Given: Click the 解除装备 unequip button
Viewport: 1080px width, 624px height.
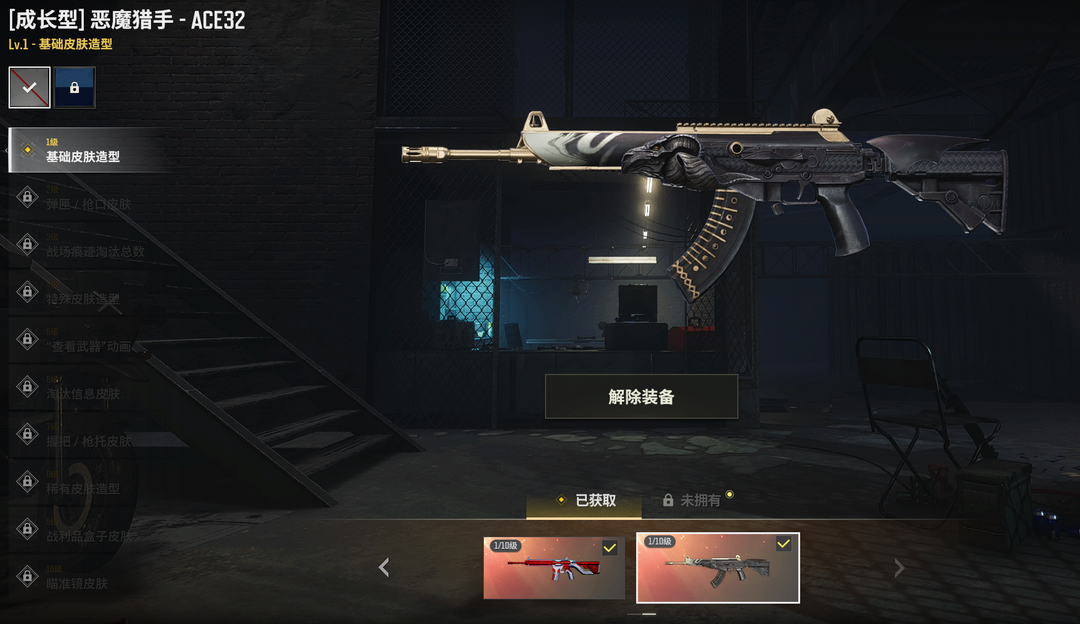Looking at the screenshot, I should pos(641,397).
